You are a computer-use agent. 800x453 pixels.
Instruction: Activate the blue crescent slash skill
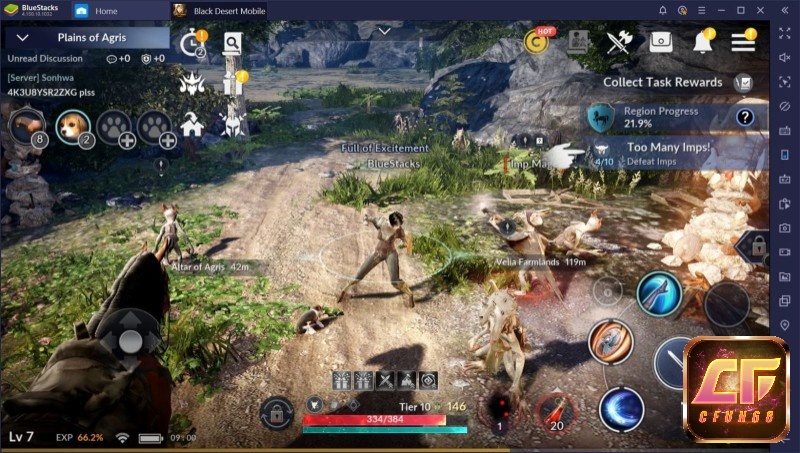[x=620, y=410]
